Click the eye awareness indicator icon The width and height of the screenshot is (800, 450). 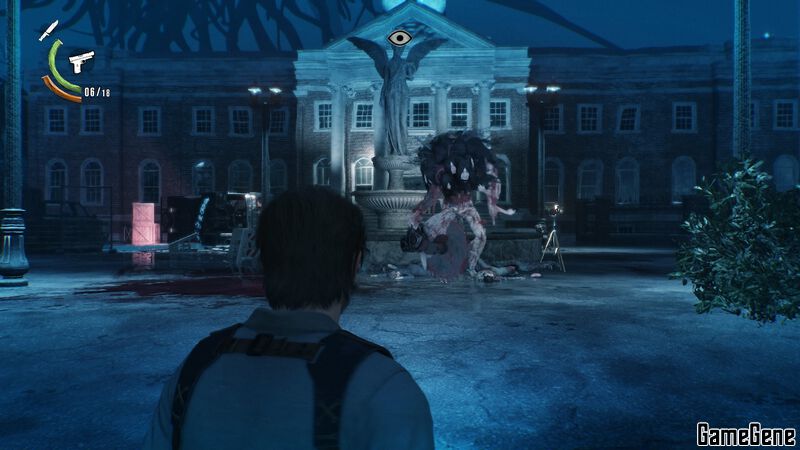click(x=400, y=39)
